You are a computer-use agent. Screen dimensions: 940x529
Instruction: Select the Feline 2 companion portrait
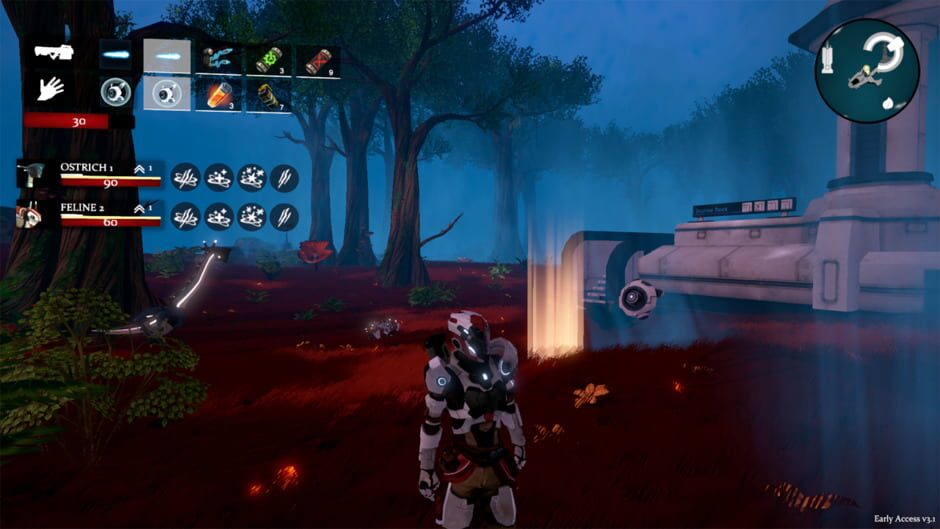tap(30, 215)
